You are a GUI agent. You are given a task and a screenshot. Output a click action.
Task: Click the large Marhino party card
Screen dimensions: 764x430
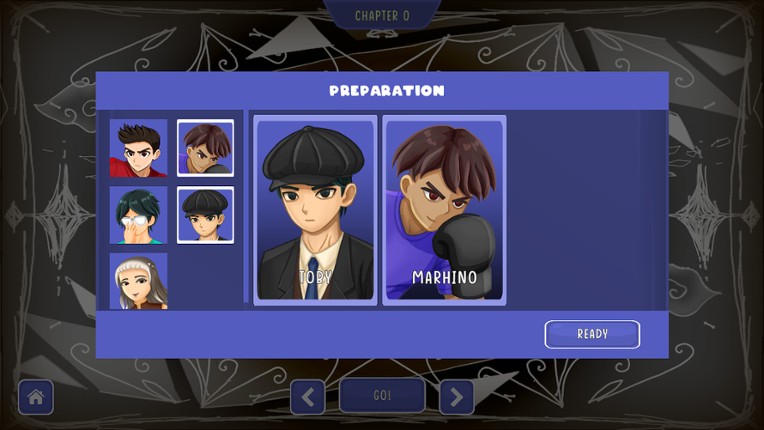click(x=444, y=210)
